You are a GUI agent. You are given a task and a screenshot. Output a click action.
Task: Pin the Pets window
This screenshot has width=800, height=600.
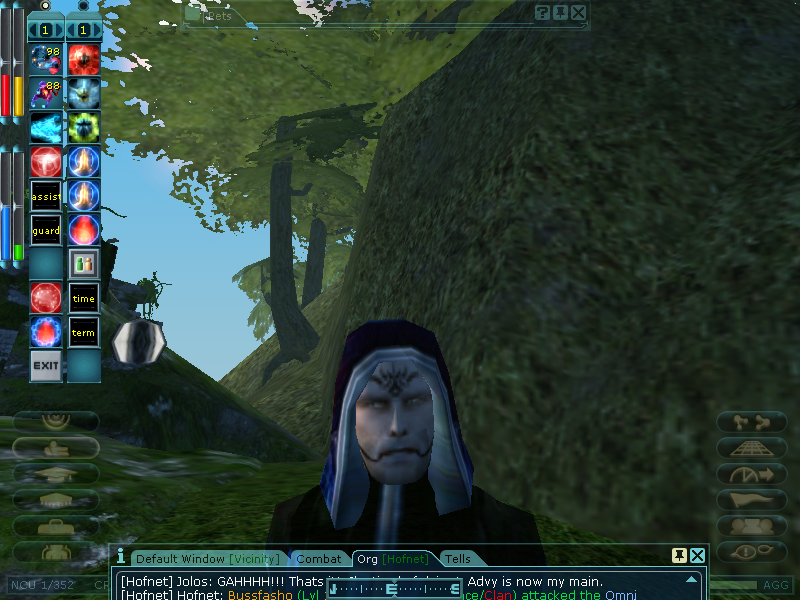coord(560,12)
